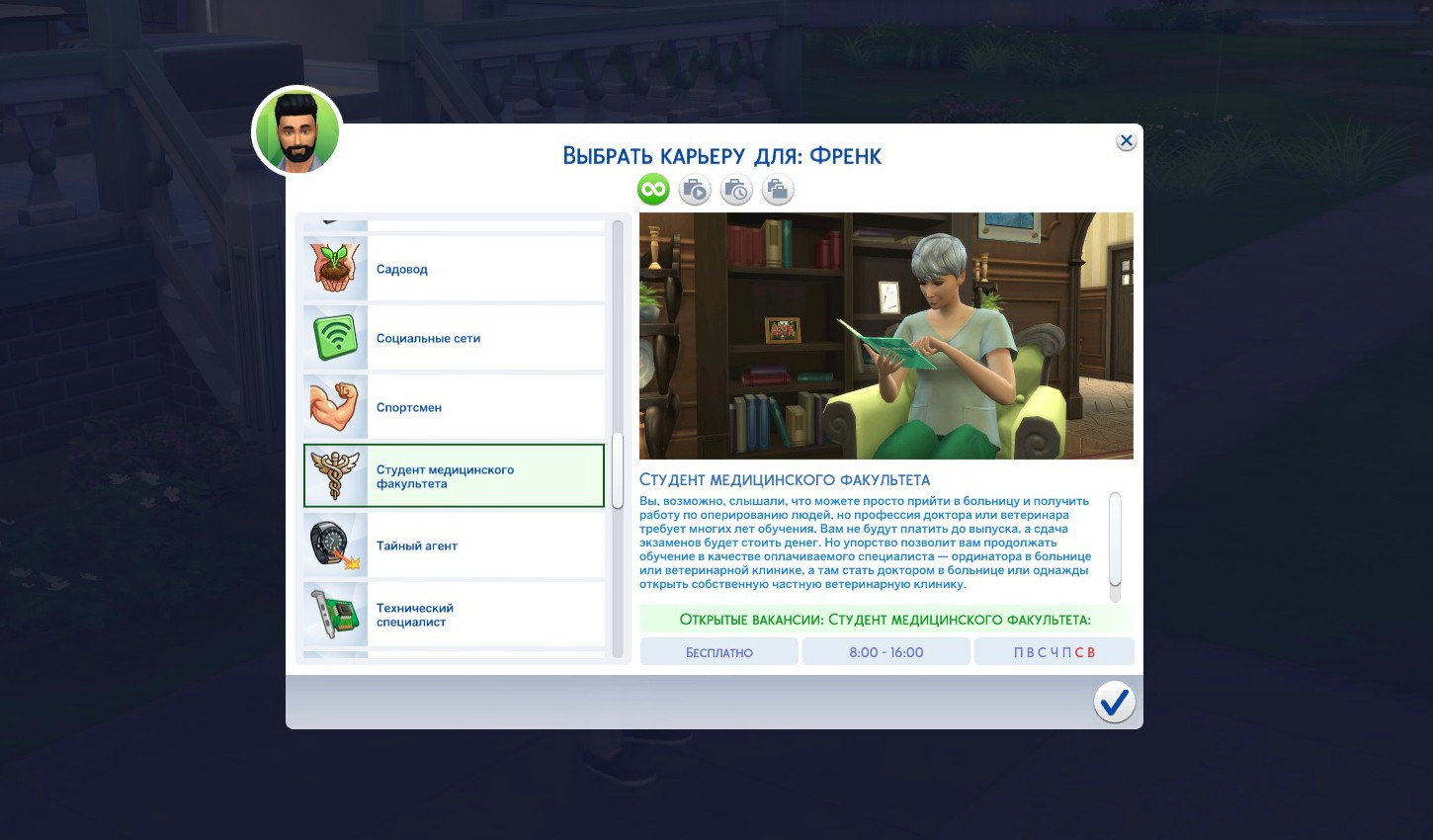
Task: Click the career description scrollbar
Action: (1115, 539)
